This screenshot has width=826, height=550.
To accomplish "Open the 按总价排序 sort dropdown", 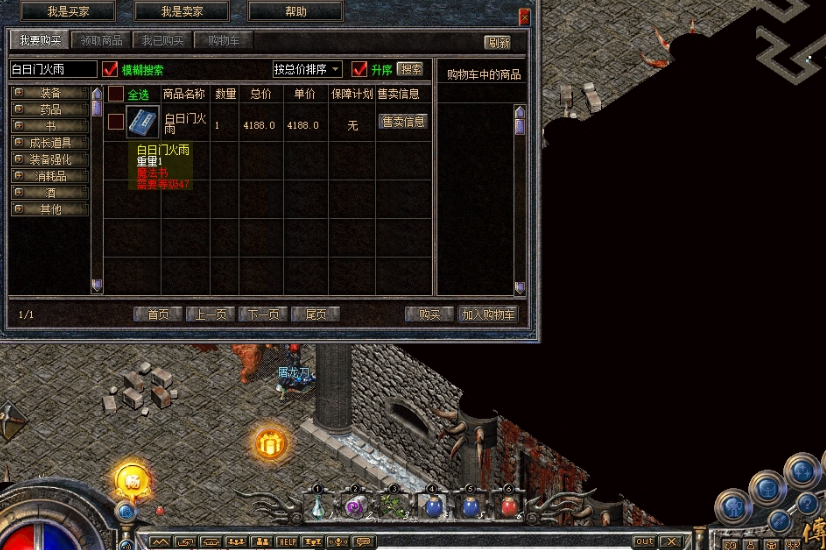I will click(307, 70).
